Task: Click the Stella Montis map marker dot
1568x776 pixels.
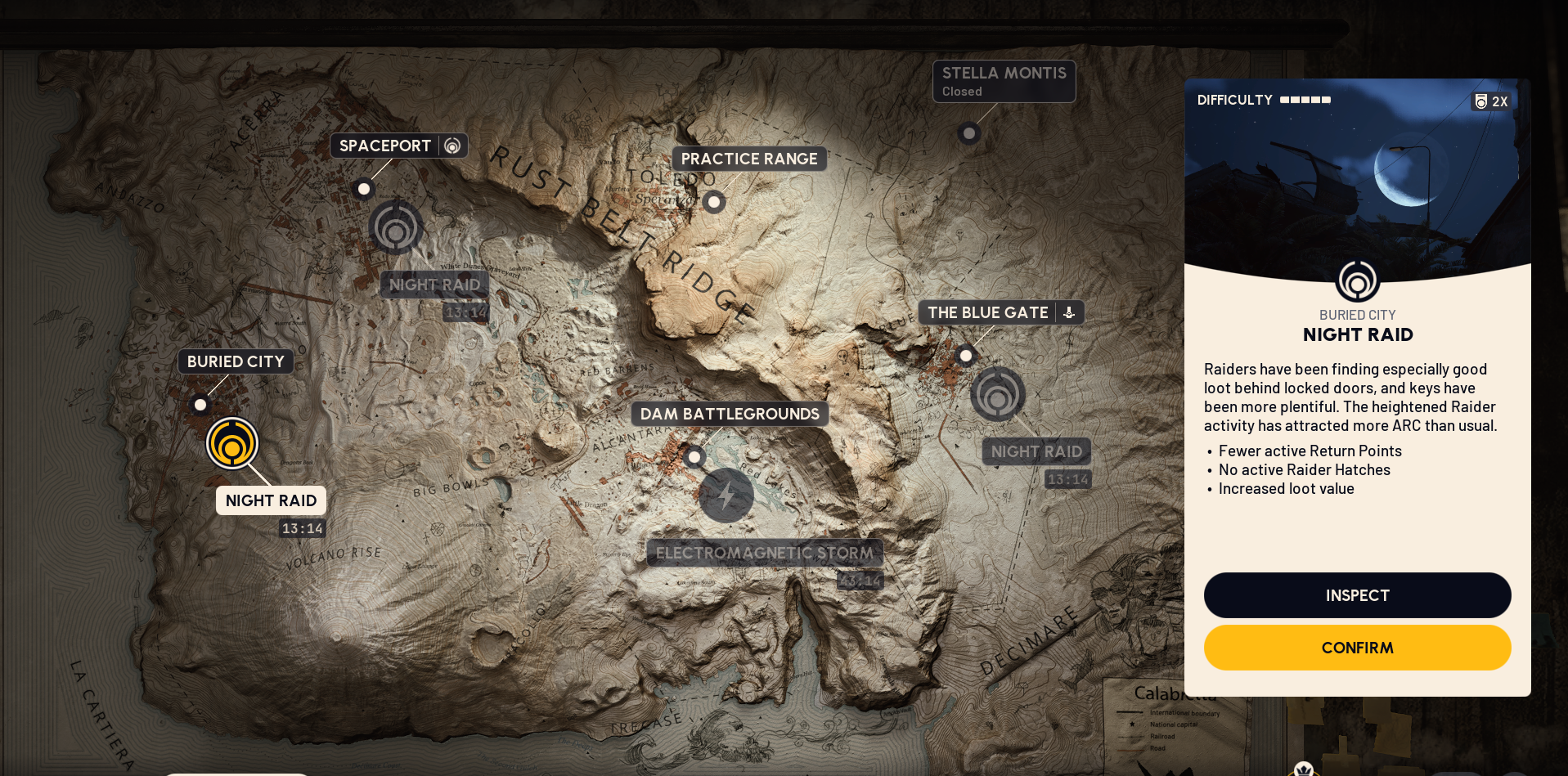Action: (969, 133)
